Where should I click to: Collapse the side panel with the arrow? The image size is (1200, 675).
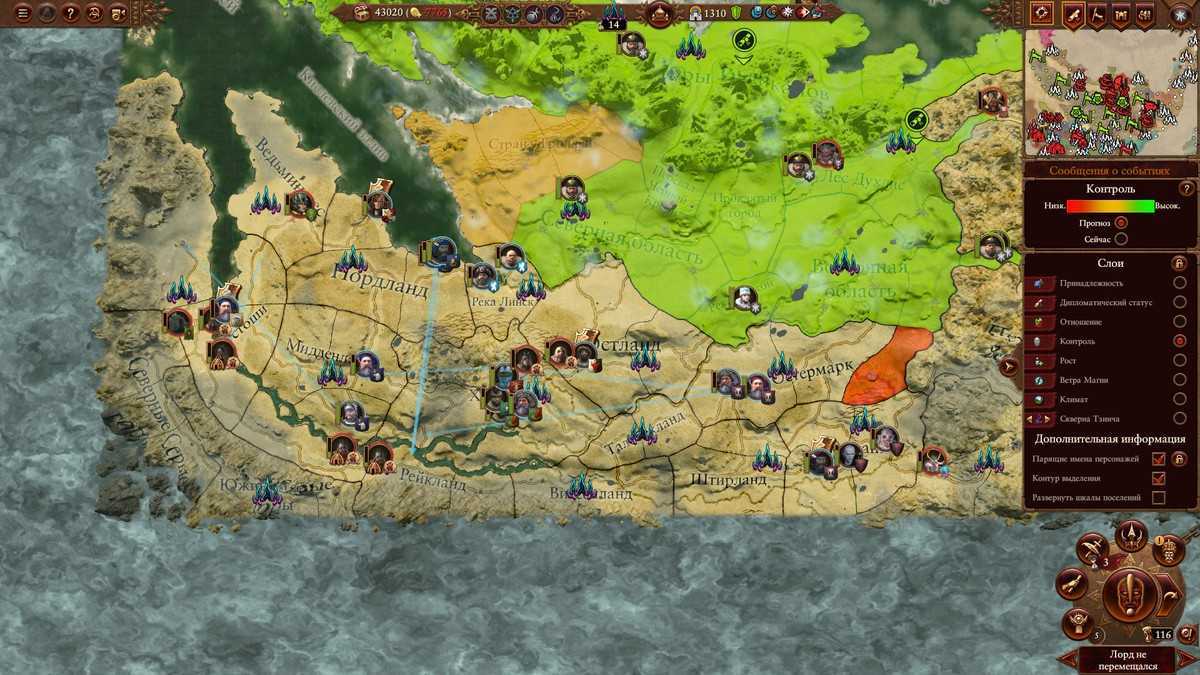pyautogui.click(x=1011, y=366)
